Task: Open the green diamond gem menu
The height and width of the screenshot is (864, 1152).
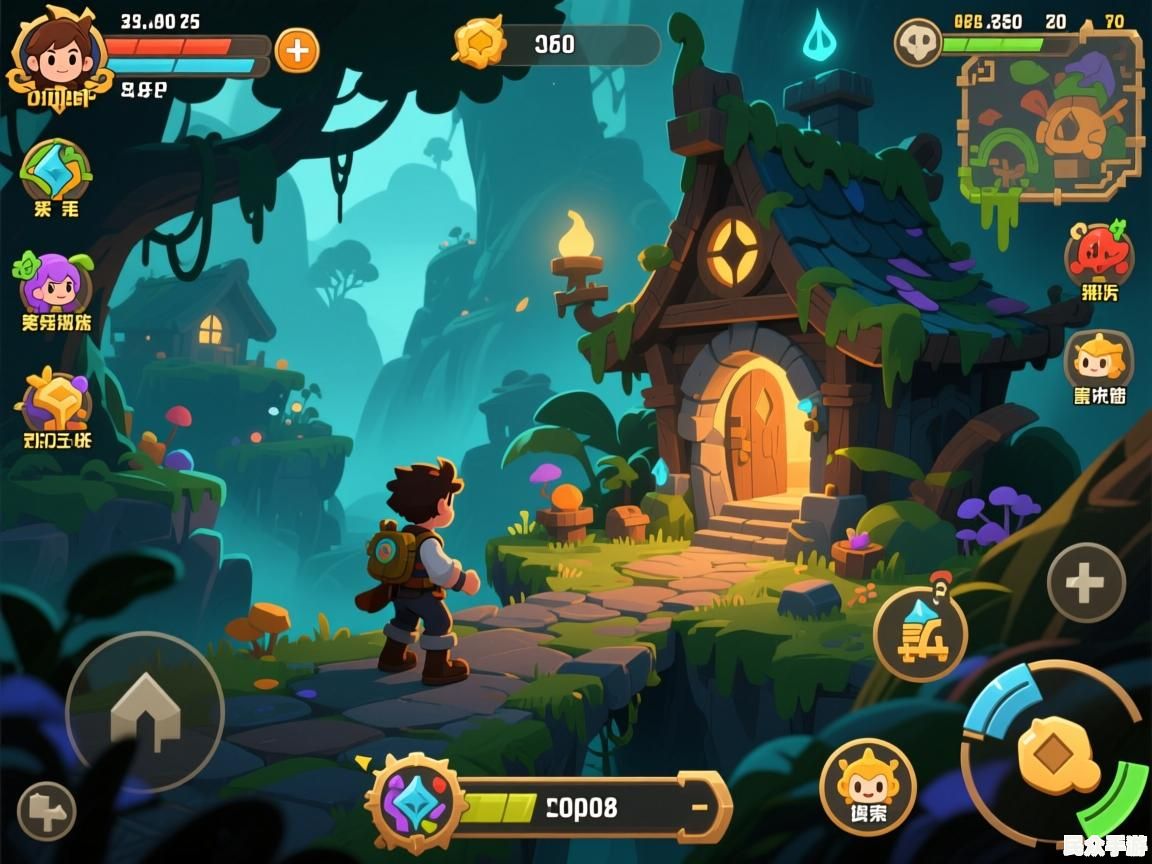Action: [x=55, y=172]
